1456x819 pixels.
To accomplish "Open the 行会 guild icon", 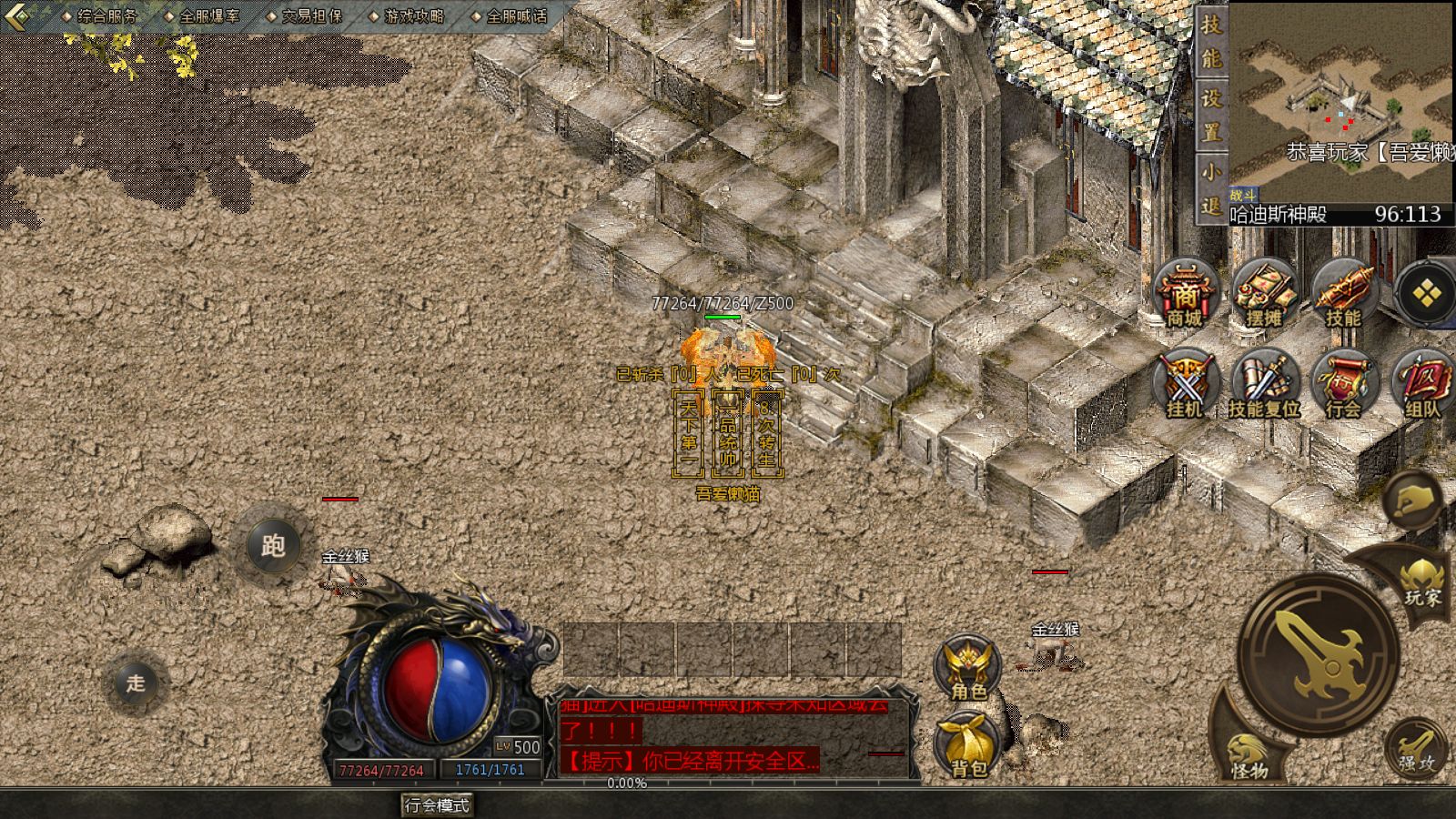I will [1343, 384].
